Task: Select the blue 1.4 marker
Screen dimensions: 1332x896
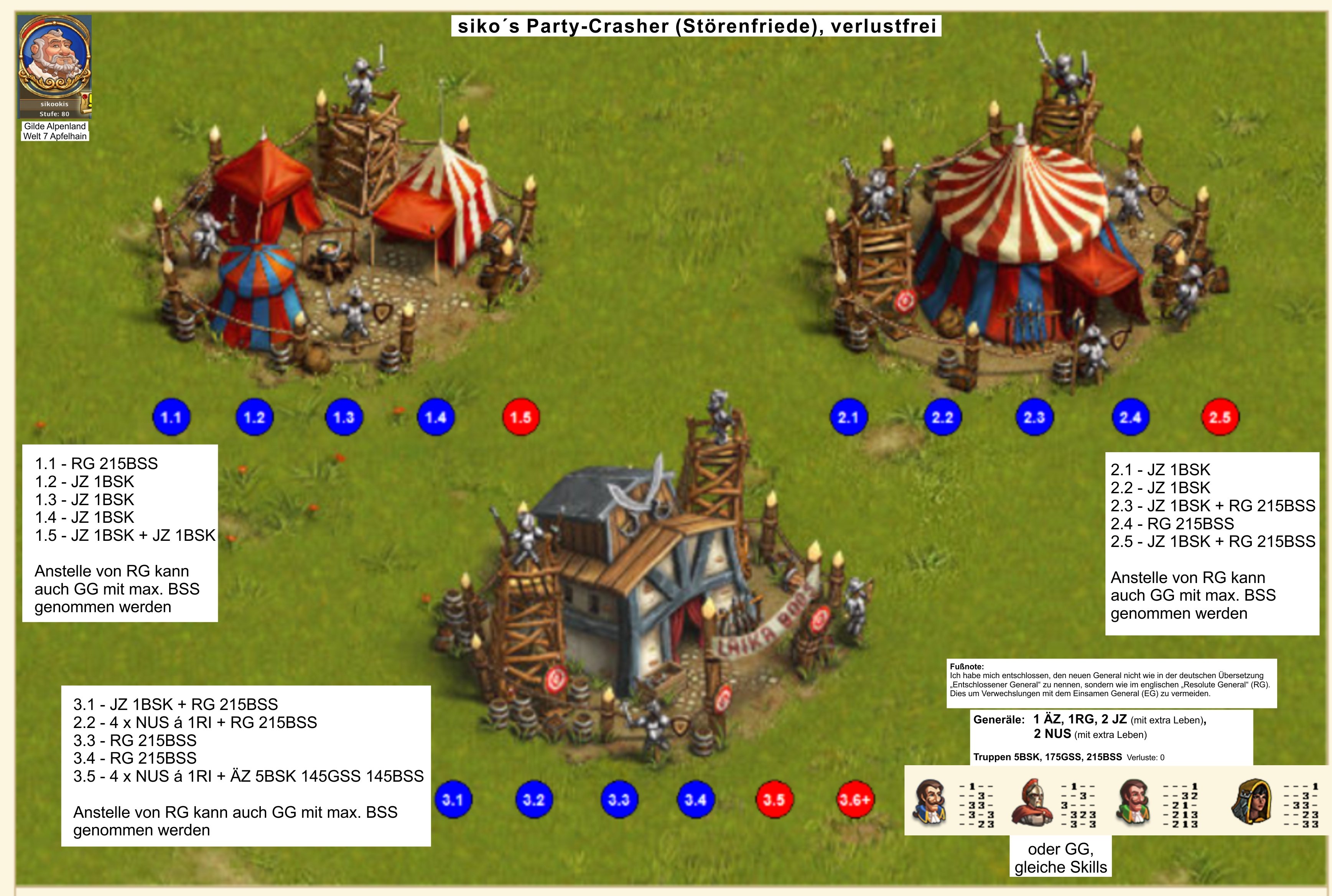Action: coord(435,417)
